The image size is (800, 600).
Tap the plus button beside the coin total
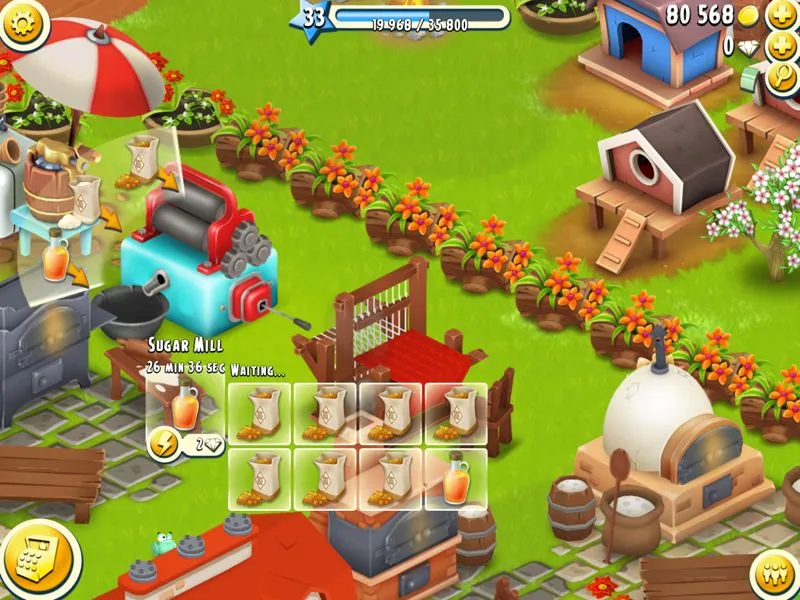(x=782, y=16)
